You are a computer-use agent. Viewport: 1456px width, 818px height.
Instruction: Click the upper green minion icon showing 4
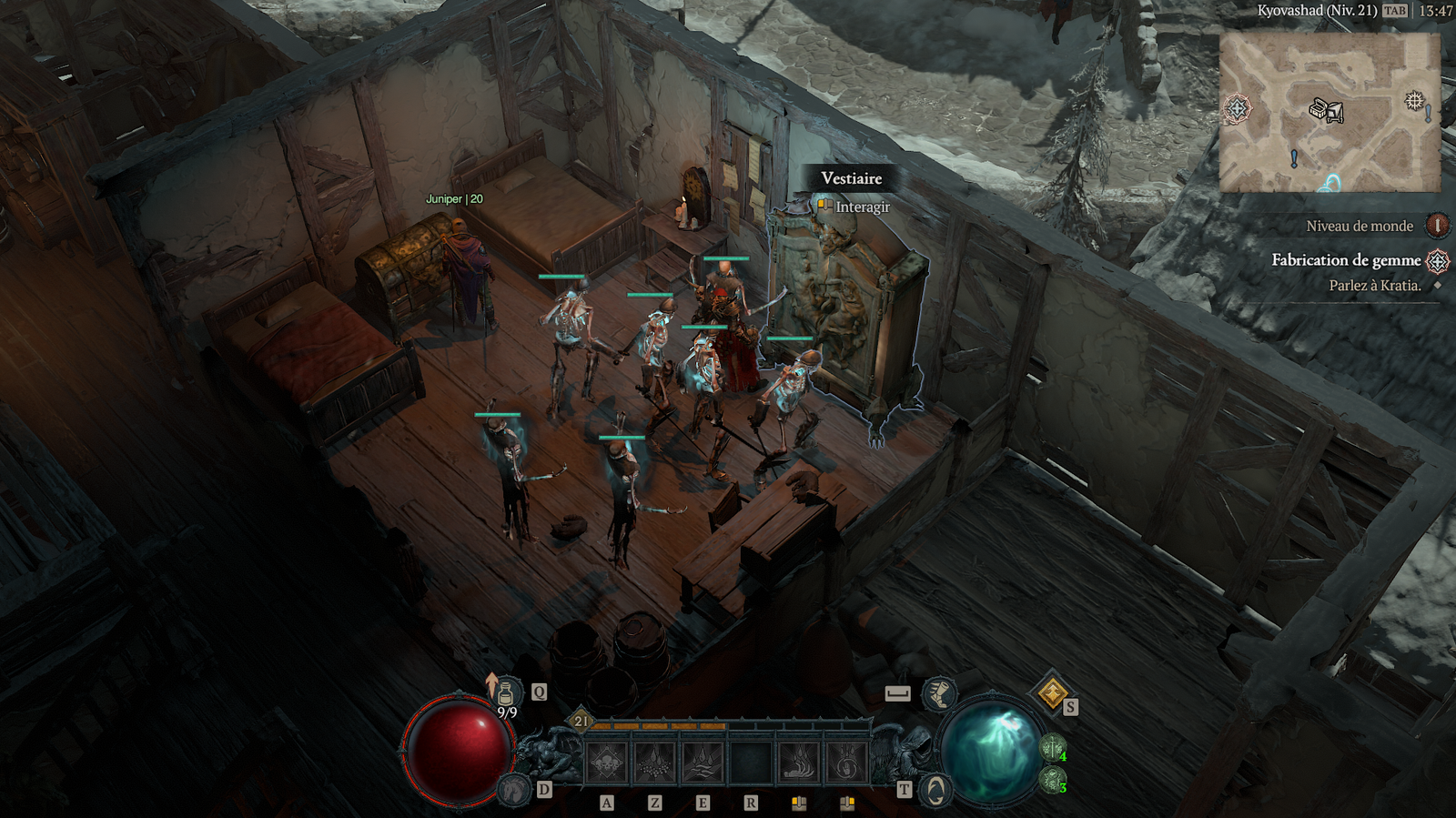coord(1053,749)
